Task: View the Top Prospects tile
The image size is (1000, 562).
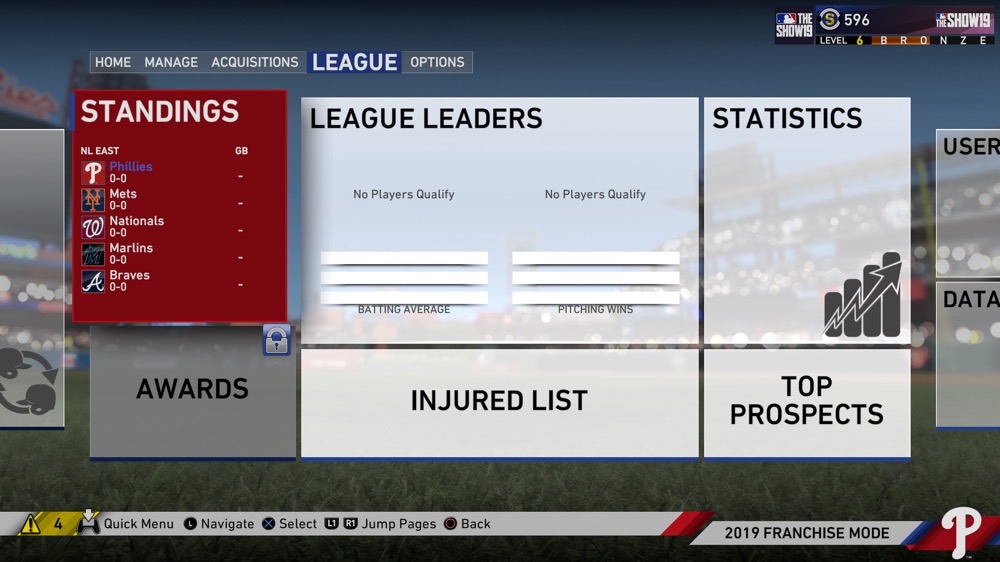Action: tap(807, 402)
